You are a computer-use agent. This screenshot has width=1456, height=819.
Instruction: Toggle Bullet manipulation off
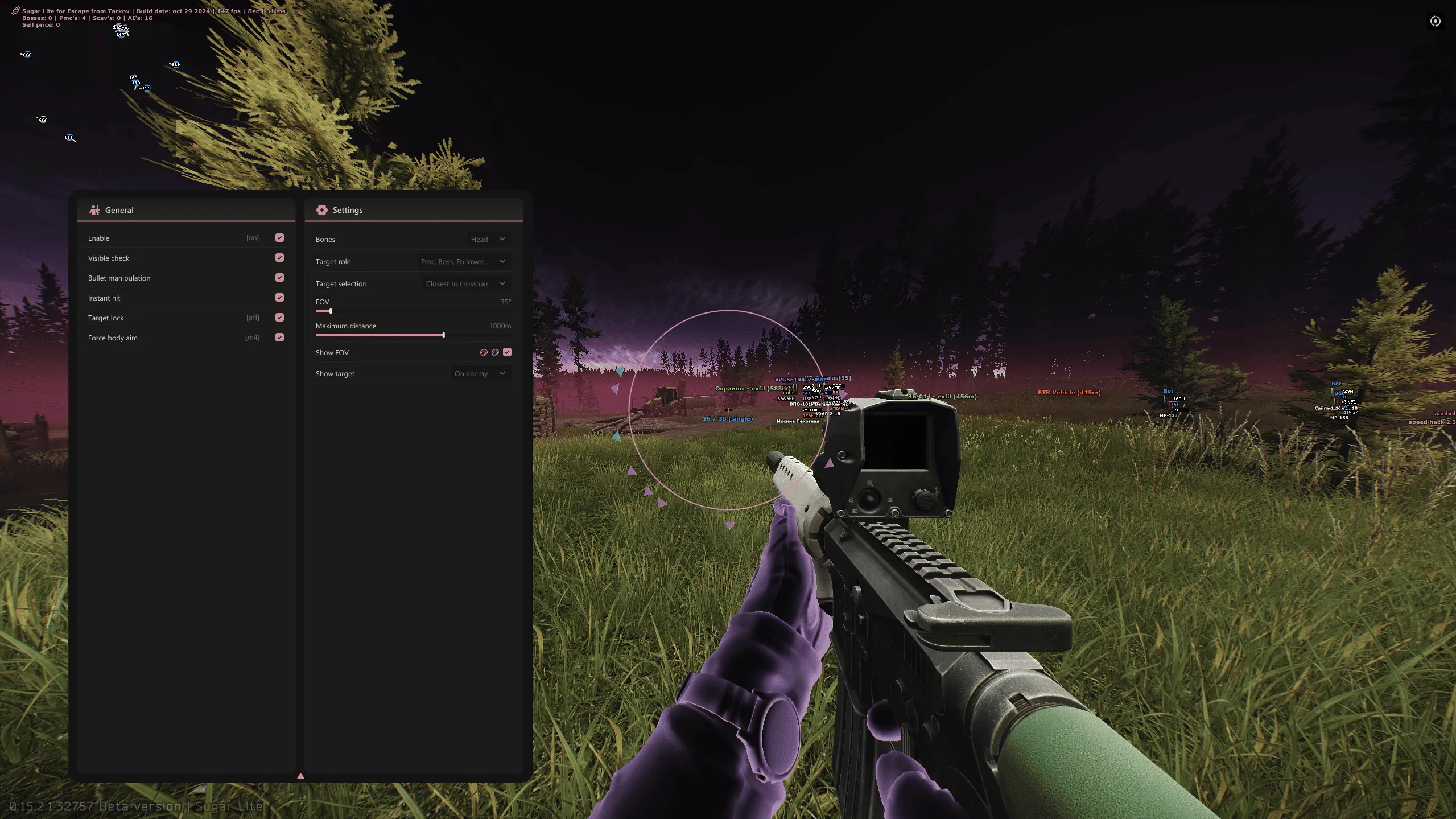pyautogui.click(x=278, y=277)
